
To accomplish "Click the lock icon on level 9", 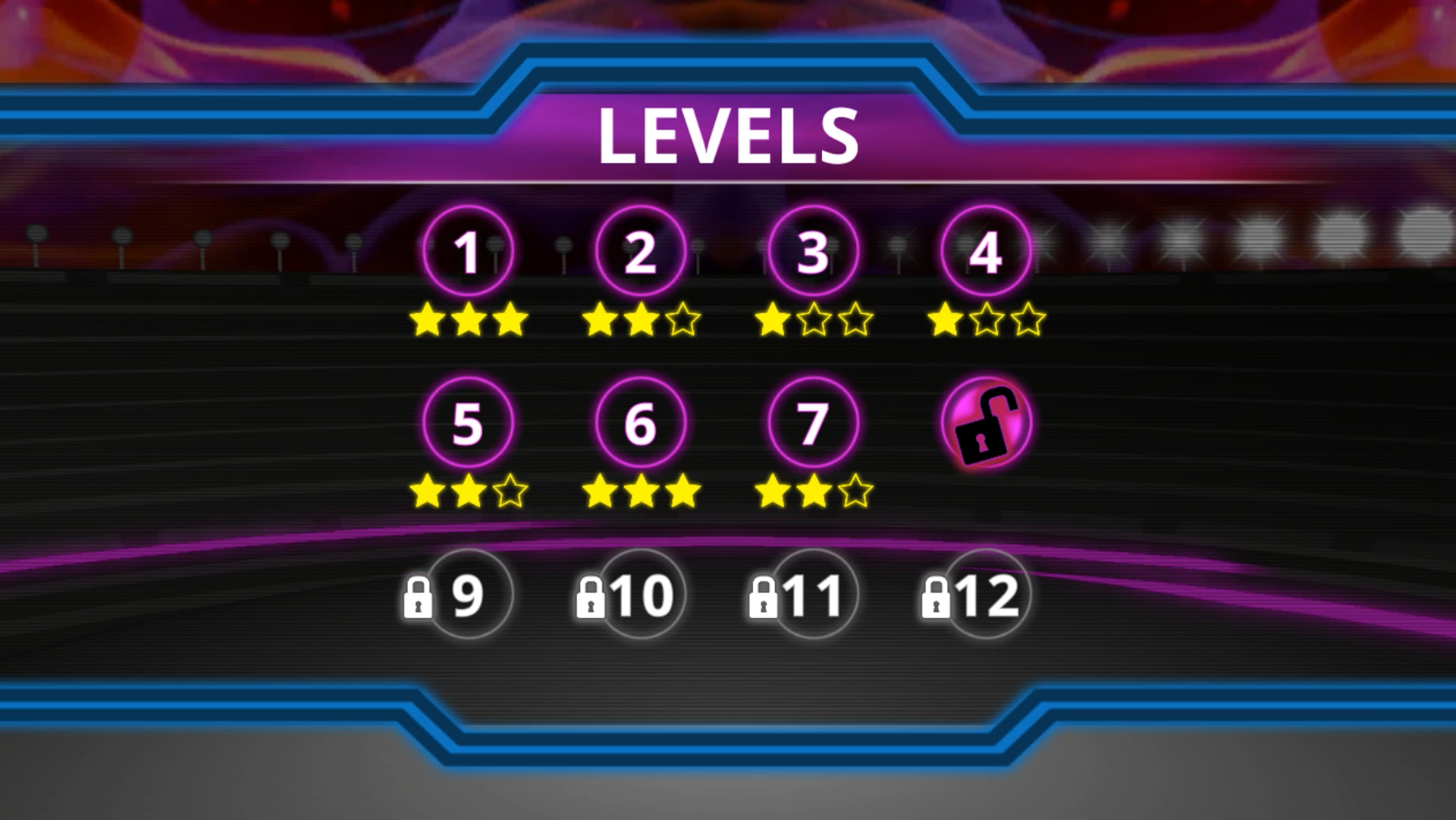I will [419, 597].
